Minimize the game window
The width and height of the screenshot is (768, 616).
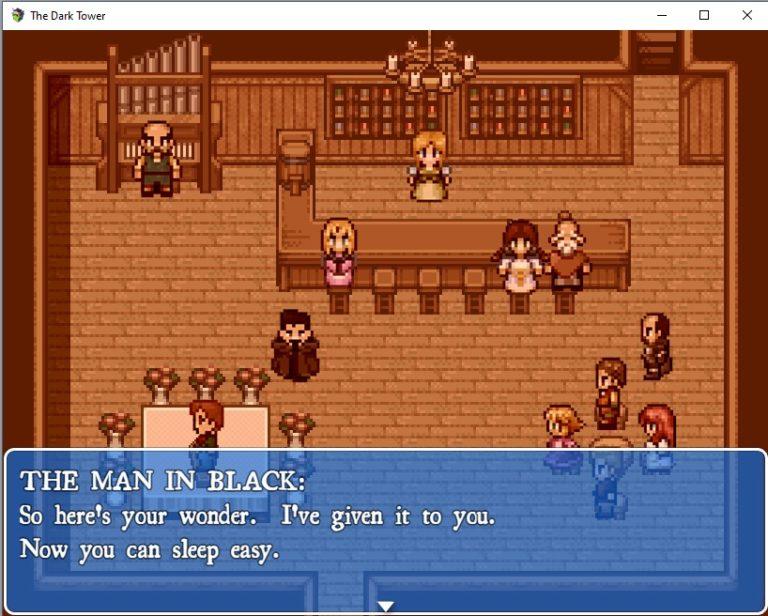coord(661,15)
